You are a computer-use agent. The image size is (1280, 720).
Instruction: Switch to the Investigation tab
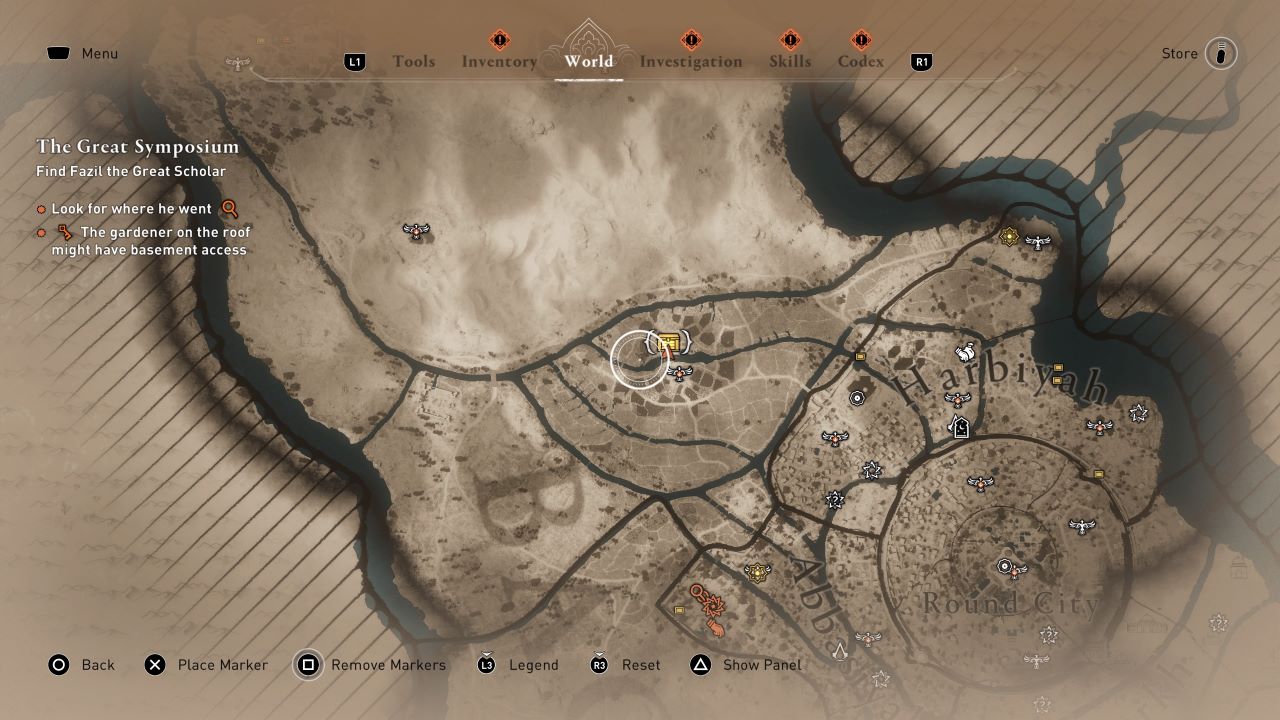click(x=691, y=61)
